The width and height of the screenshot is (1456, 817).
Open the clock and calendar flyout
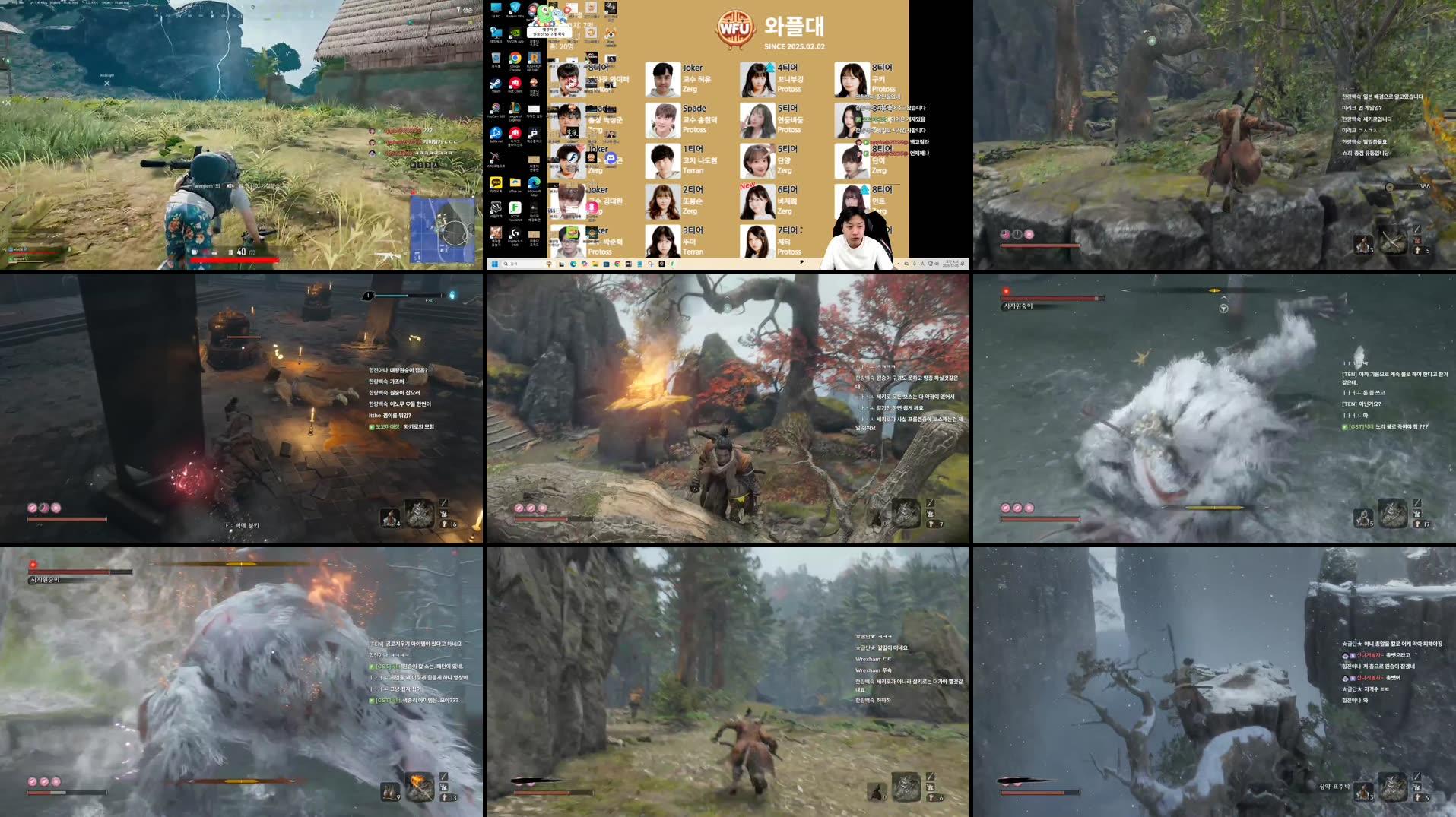(950, 262)
